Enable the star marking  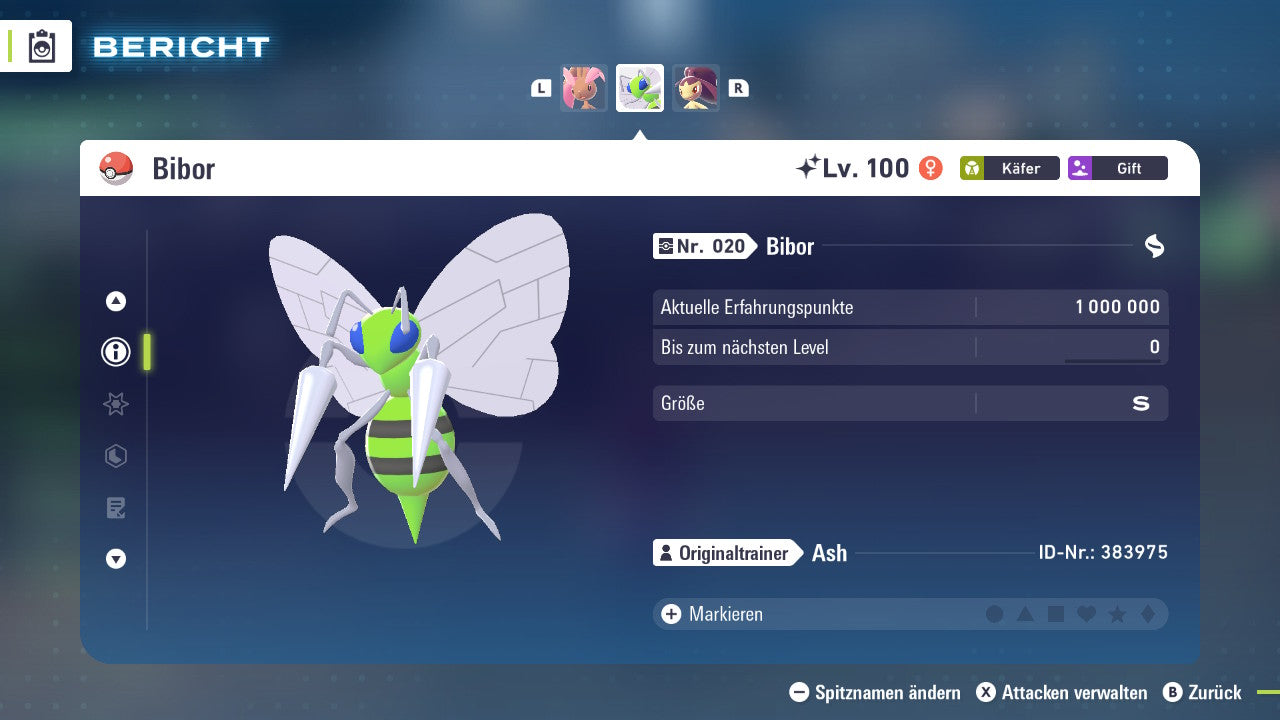[1114, 613]
